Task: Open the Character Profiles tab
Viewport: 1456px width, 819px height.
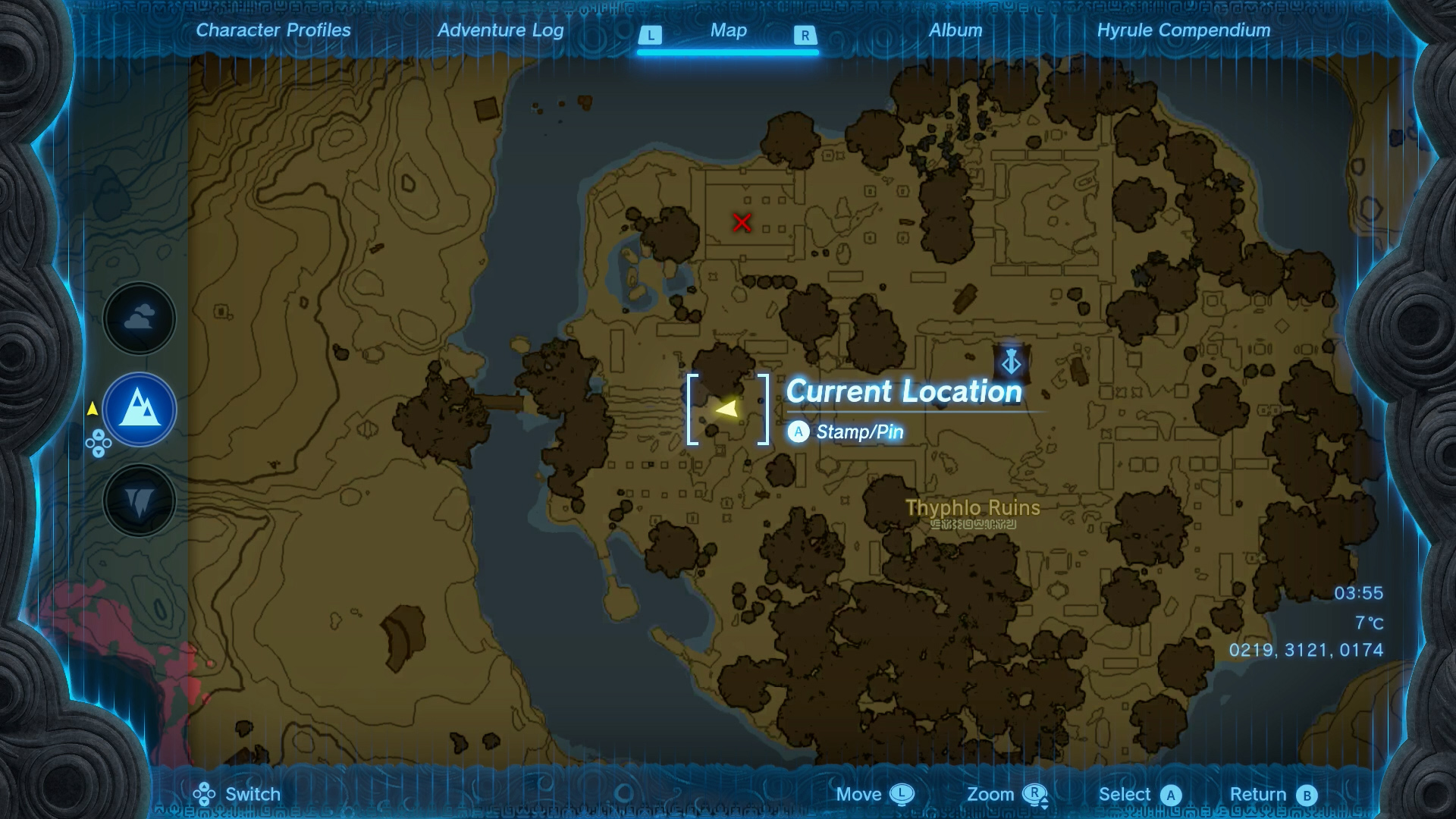Action: click(273, 30)
